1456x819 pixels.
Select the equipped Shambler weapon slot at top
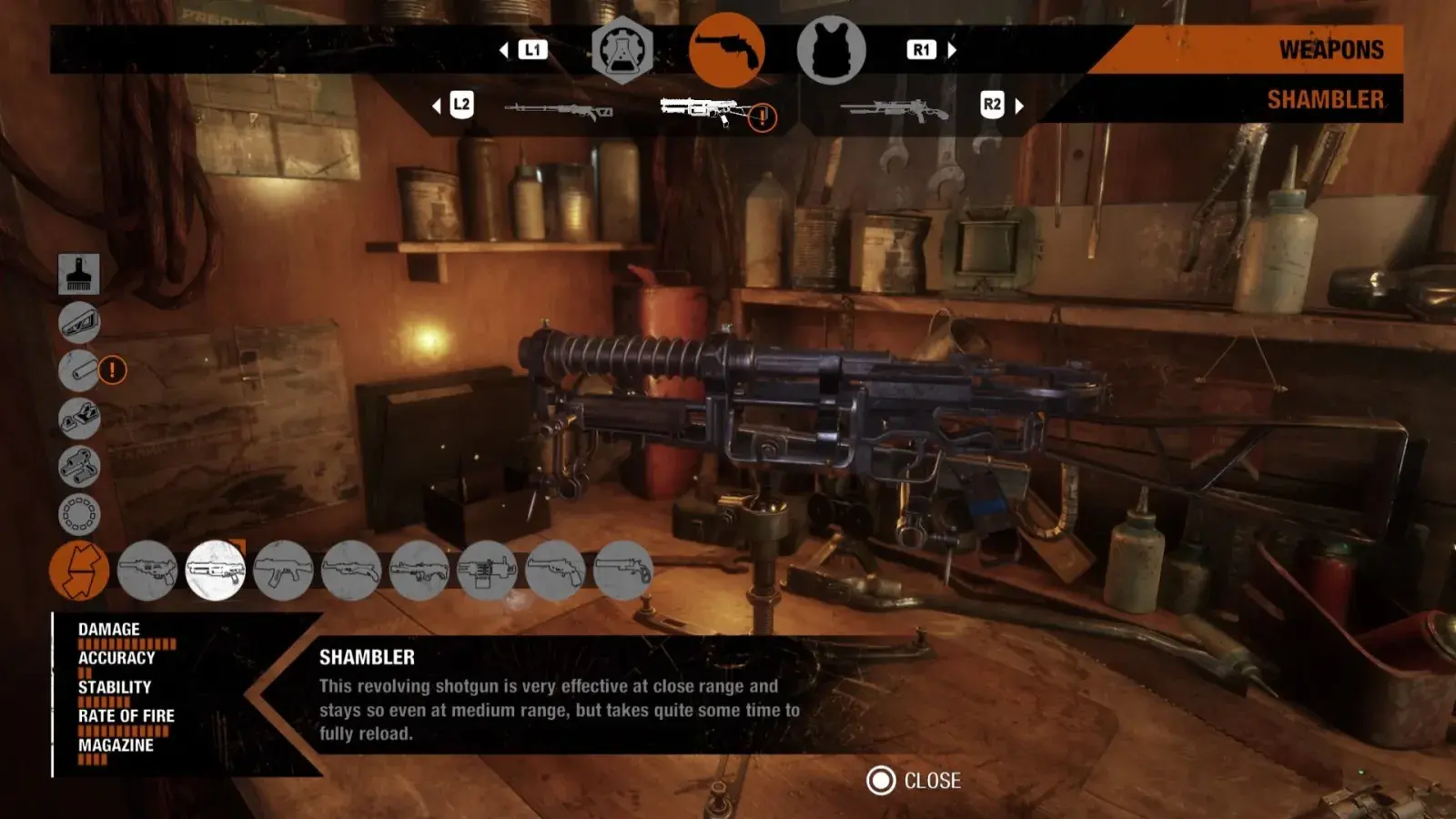(705, 109)
